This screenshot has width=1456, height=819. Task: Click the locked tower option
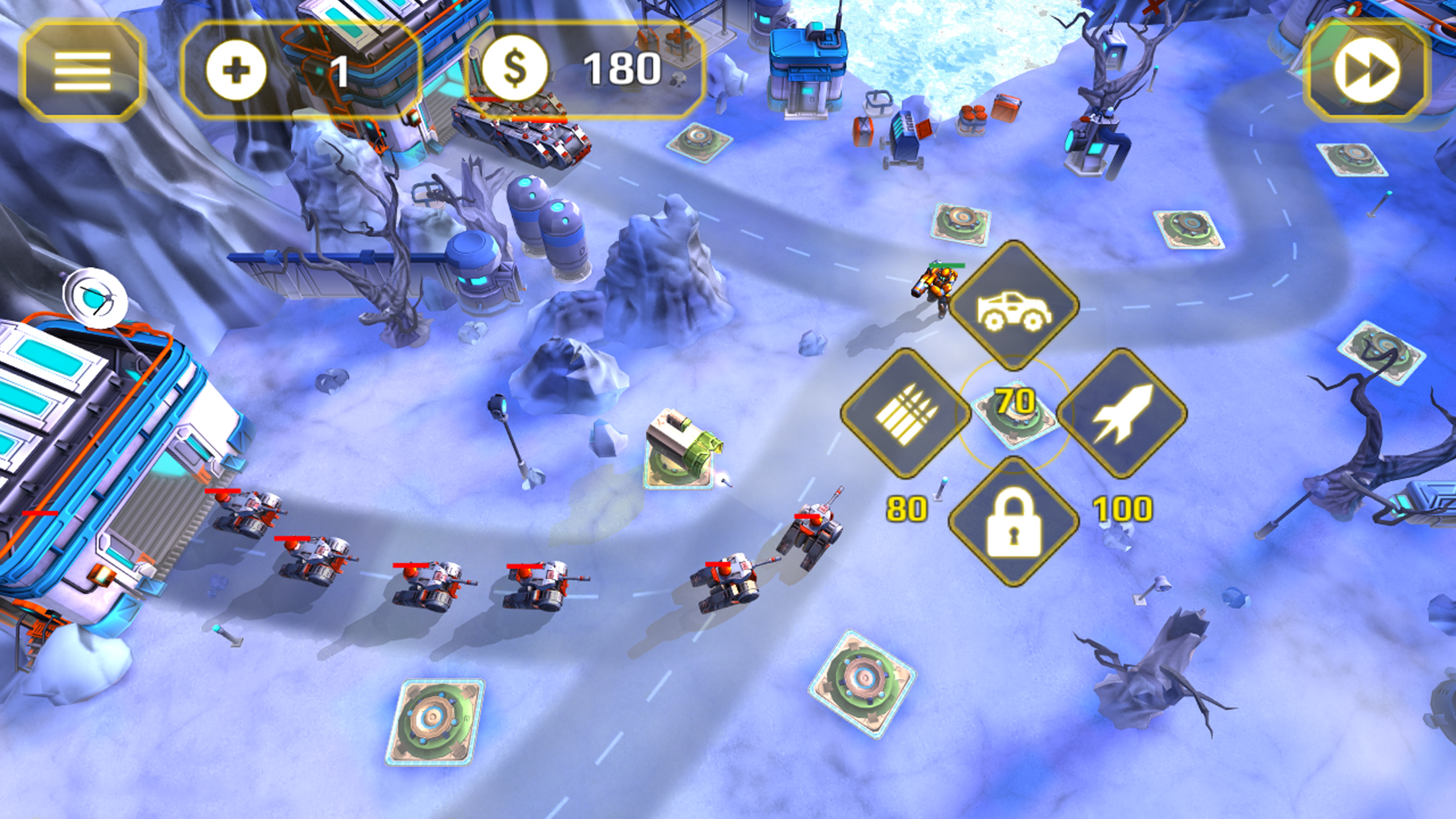[x=1014, y=522]
